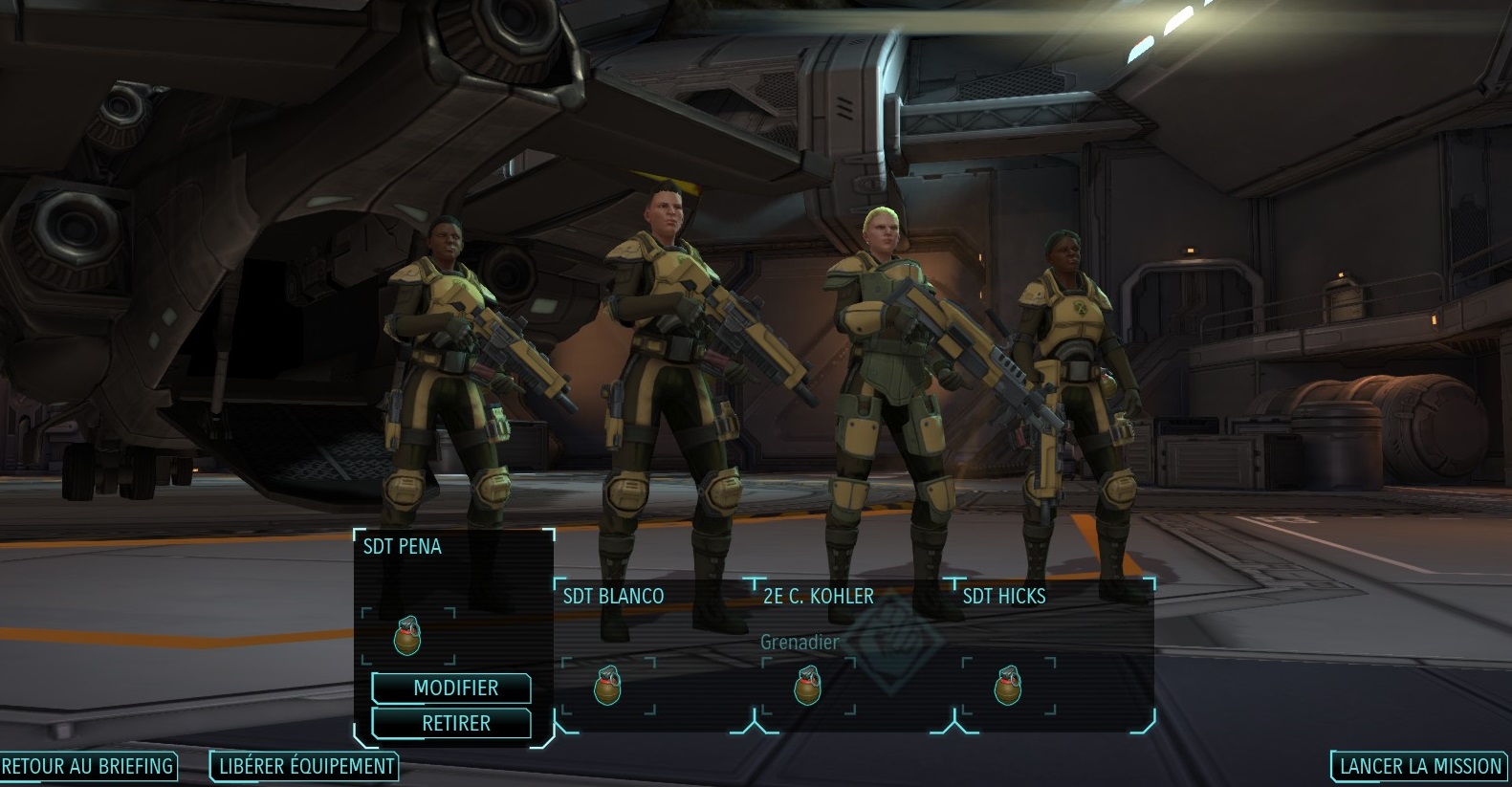Image resolution: width=1512 pixels, height=787 pixels.
Task: Click SDT Pena's grenade item slot
Action: pos(407,636)
